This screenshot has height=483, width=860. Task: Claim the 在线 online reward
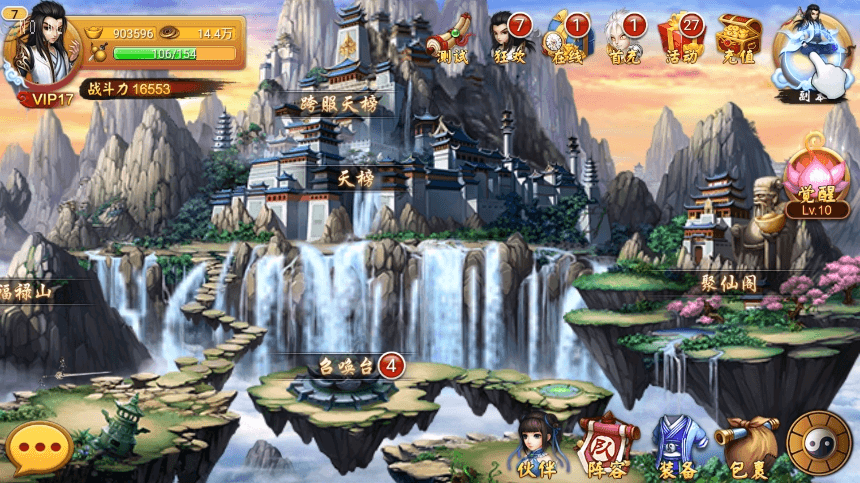[x=566, y=40]
